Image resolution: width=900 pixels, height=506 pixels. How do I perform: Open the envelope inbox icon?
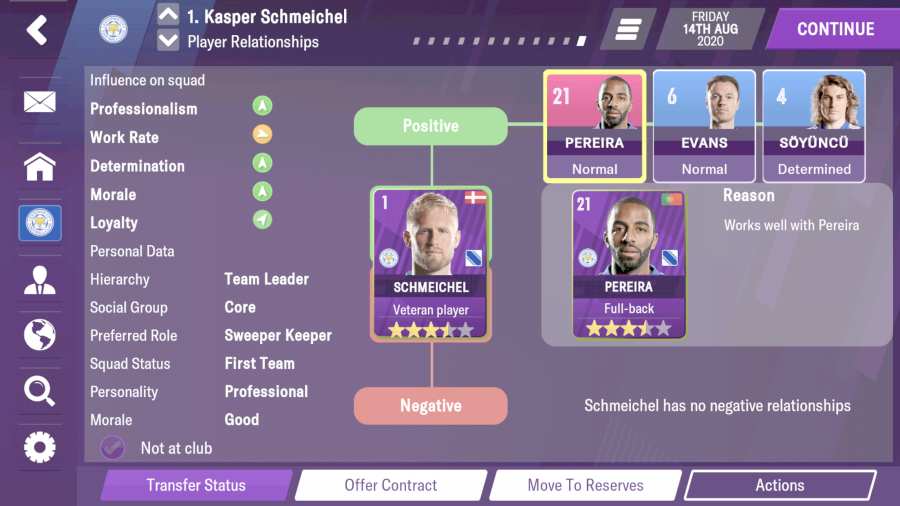40,102
